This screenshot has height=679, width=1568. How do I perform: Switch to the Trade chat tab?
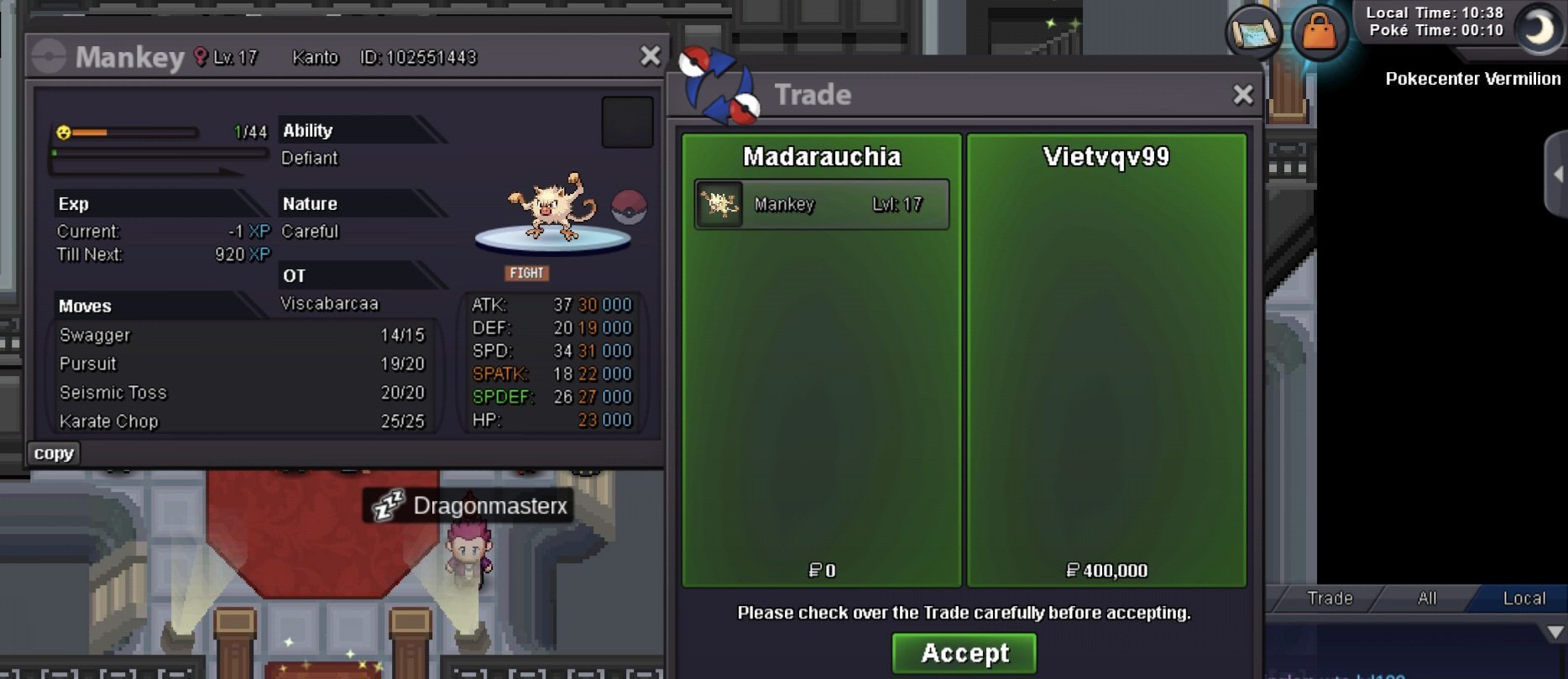pos(1330,598)
